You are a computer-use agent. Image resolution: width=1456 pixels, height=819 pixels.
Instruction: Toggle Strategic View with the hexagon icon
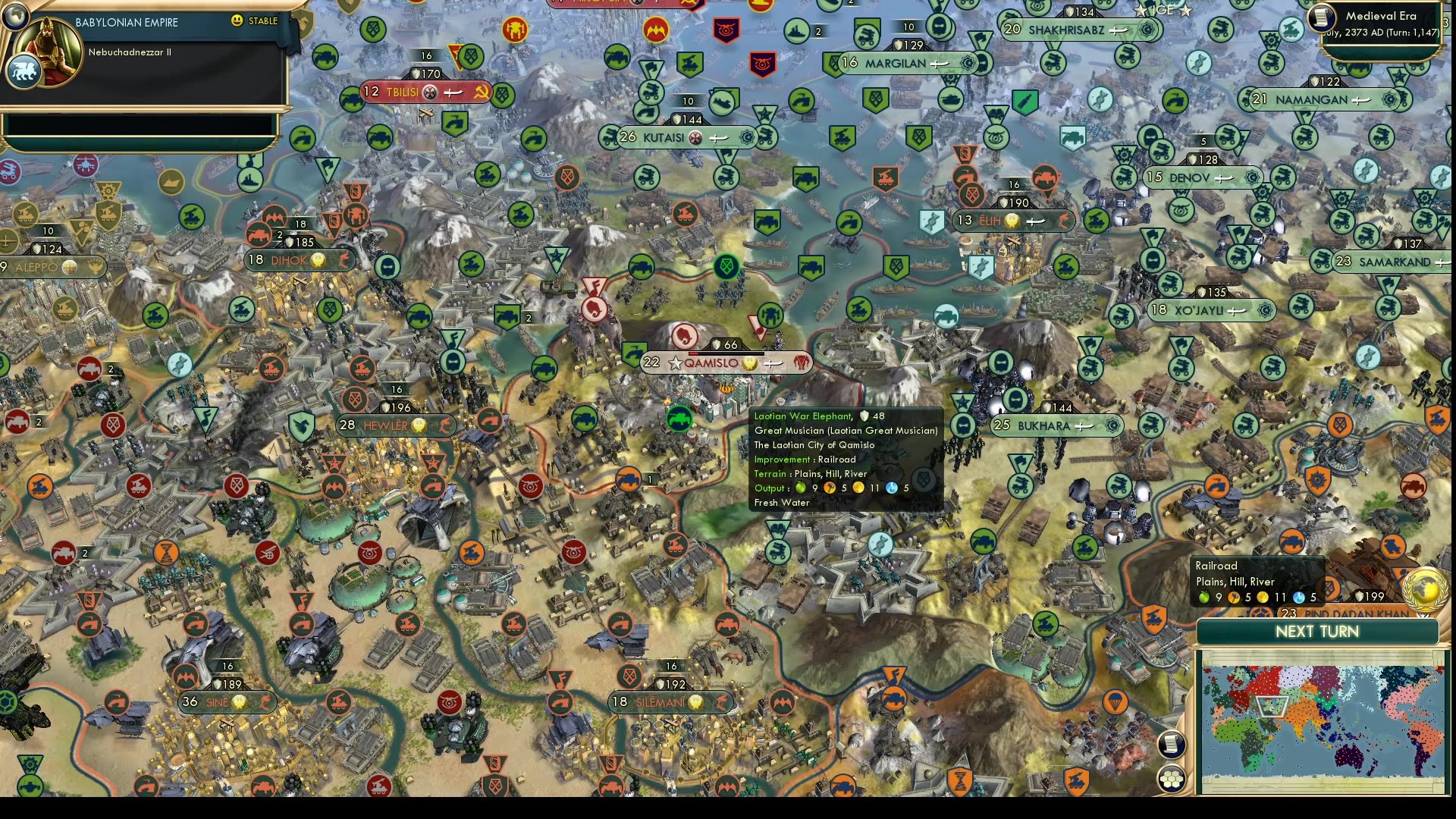click(x=1172, y=777)
